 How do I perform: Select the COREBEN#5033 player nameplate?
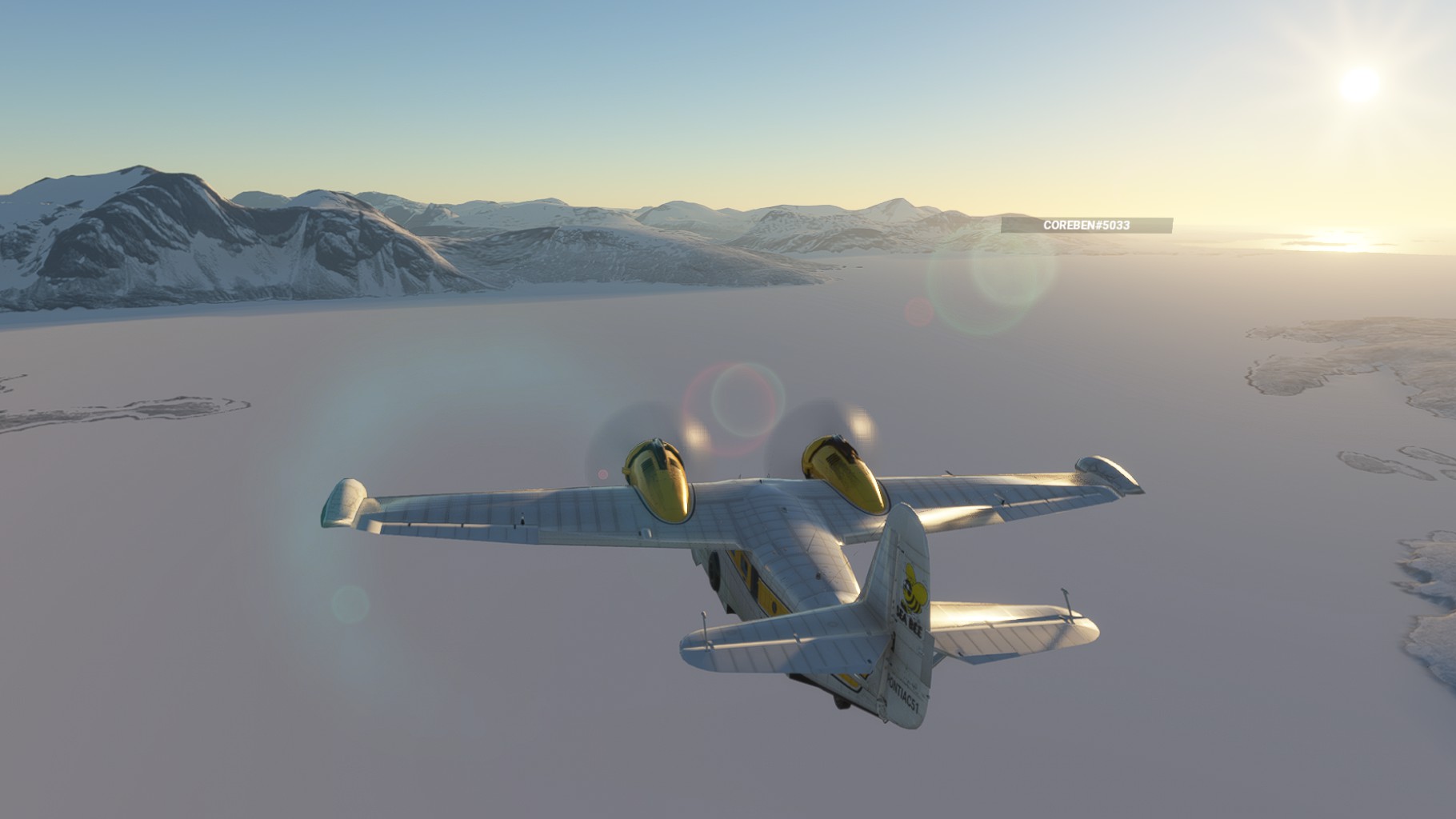click(1086, 226)
